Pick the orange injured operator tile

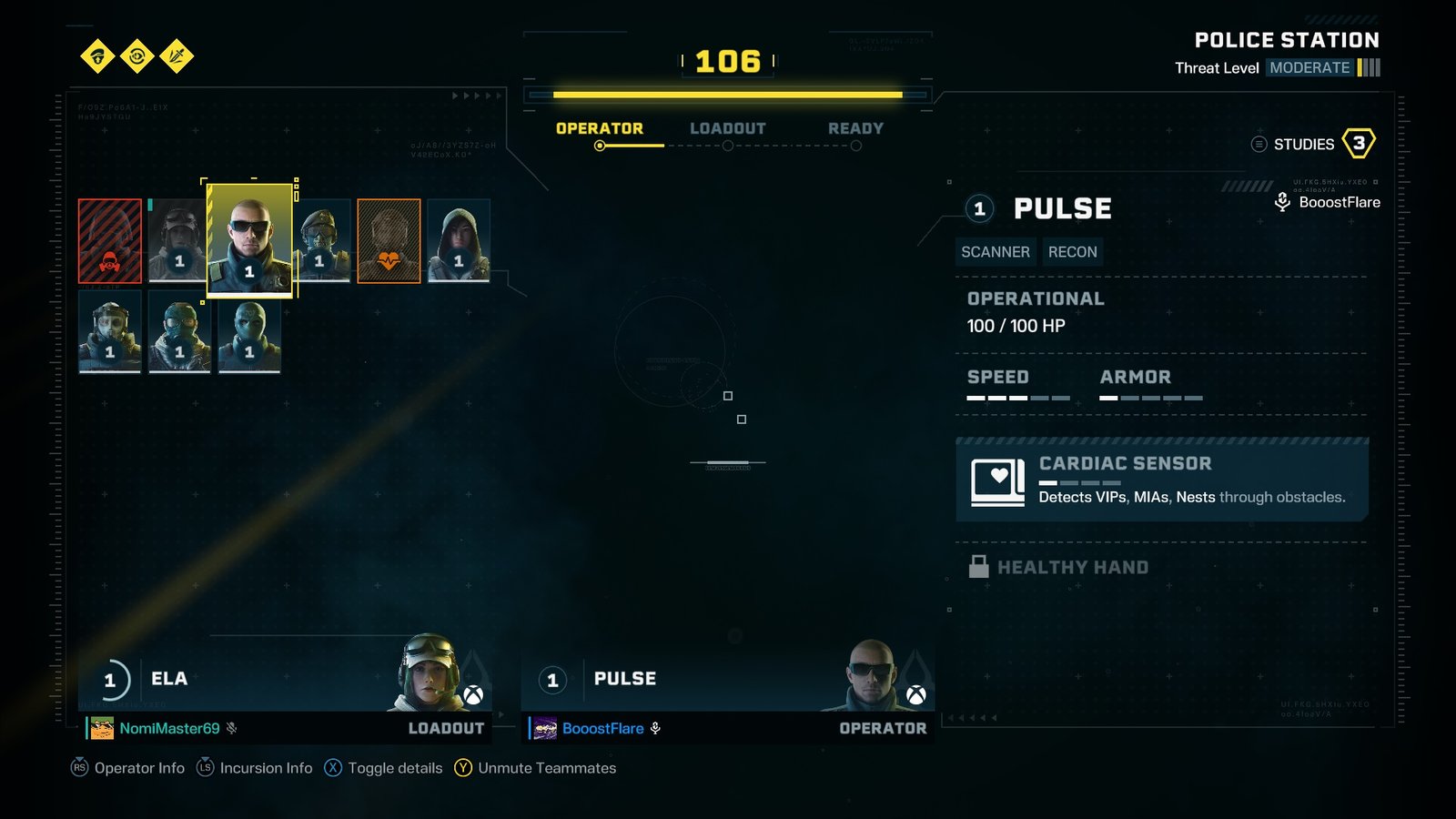pos(389,241)
